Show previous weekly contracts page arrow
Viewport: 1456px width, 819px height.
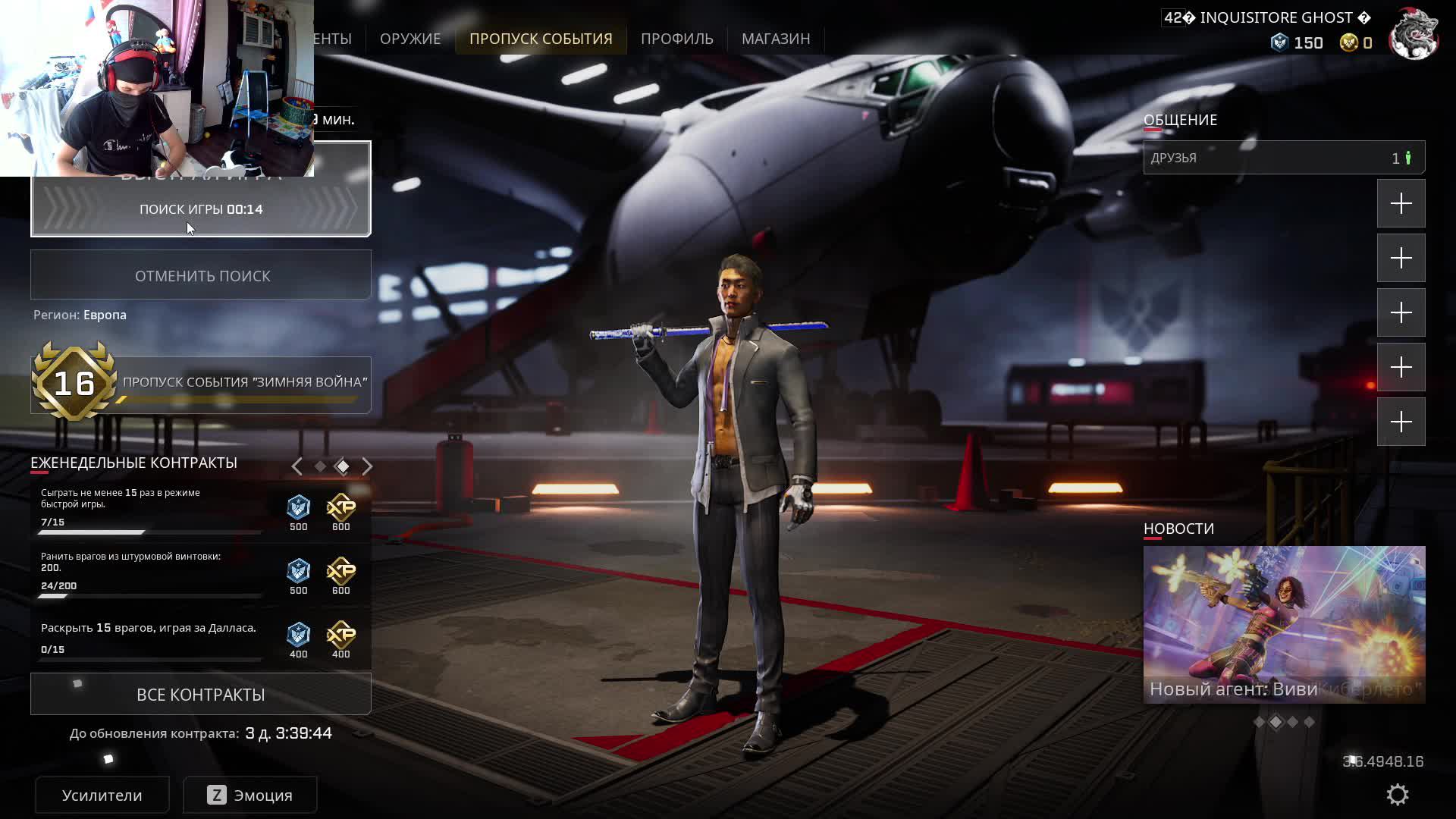pyautogui.click(x=297, y=466)
